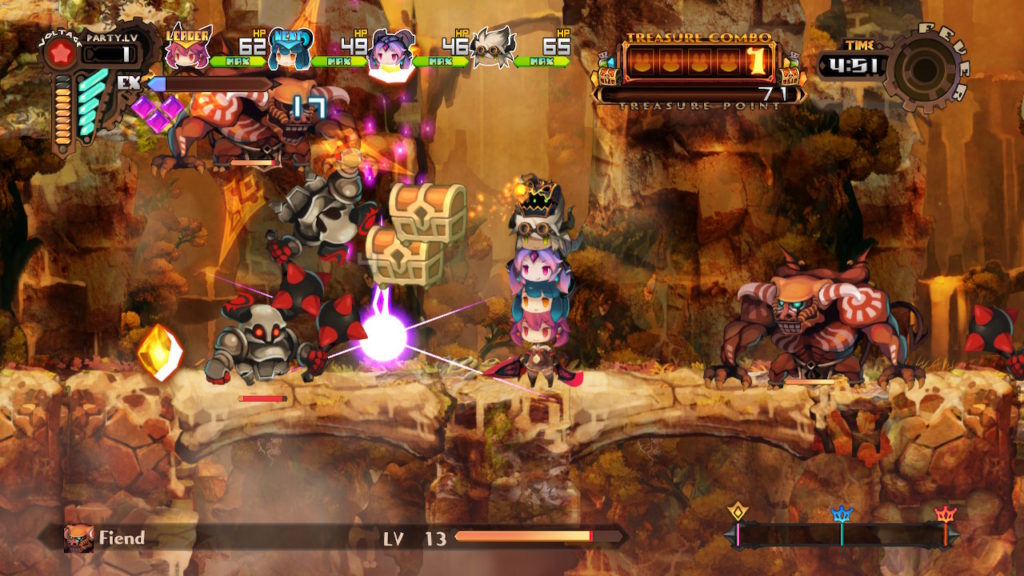The image size is (1024, 576).
Task: Click the Fiend enemy portrait icon
Action: click(79, 538)
